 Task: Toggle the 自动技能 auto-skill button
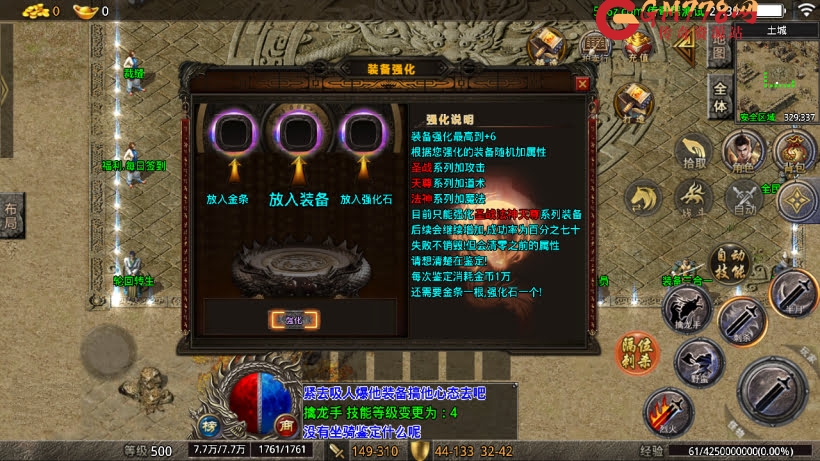731,263
